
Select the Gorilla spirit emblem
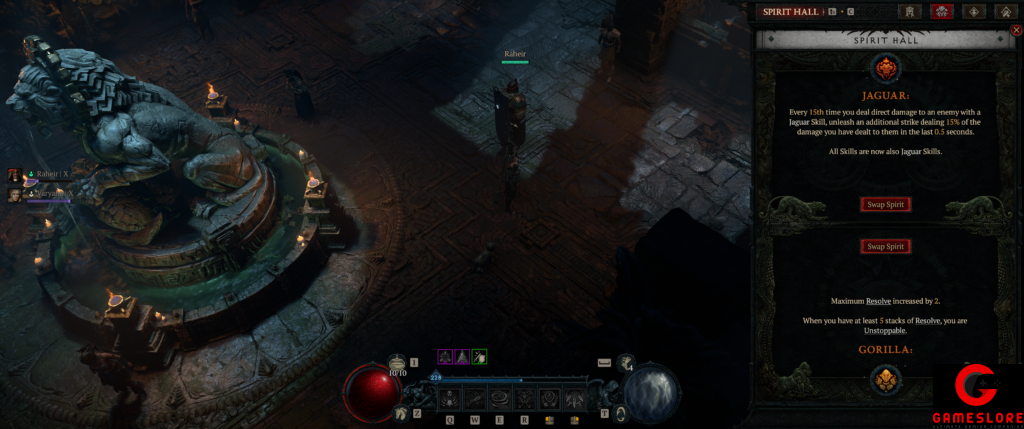click(886, 379)
